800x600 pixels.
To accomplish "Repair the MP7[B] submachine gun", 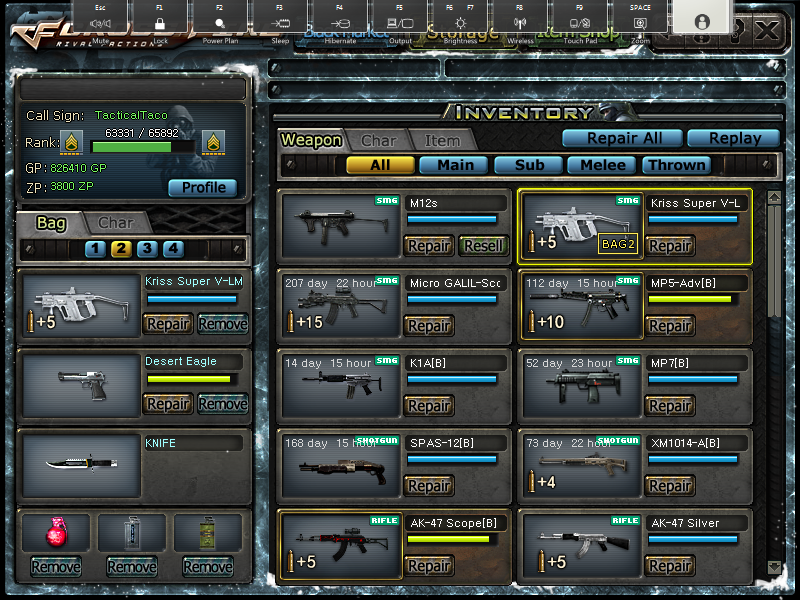I will [670, 405].
